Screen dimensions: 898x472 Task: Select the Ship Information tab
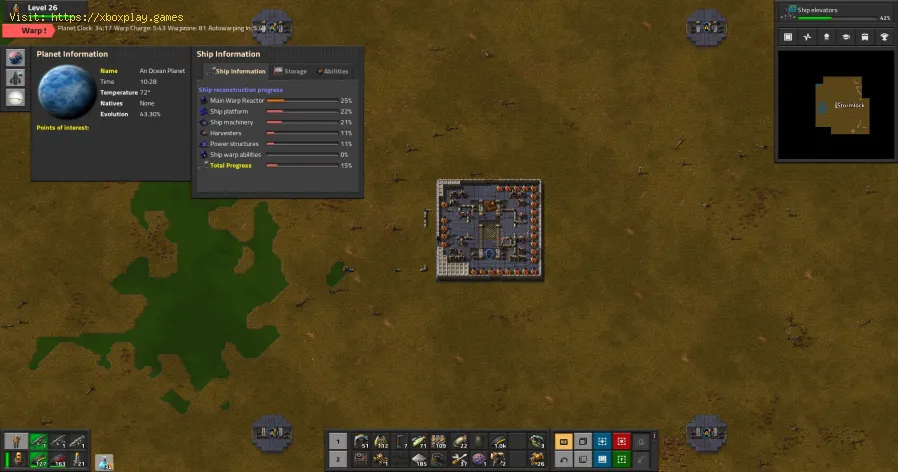tap(237, 72)
